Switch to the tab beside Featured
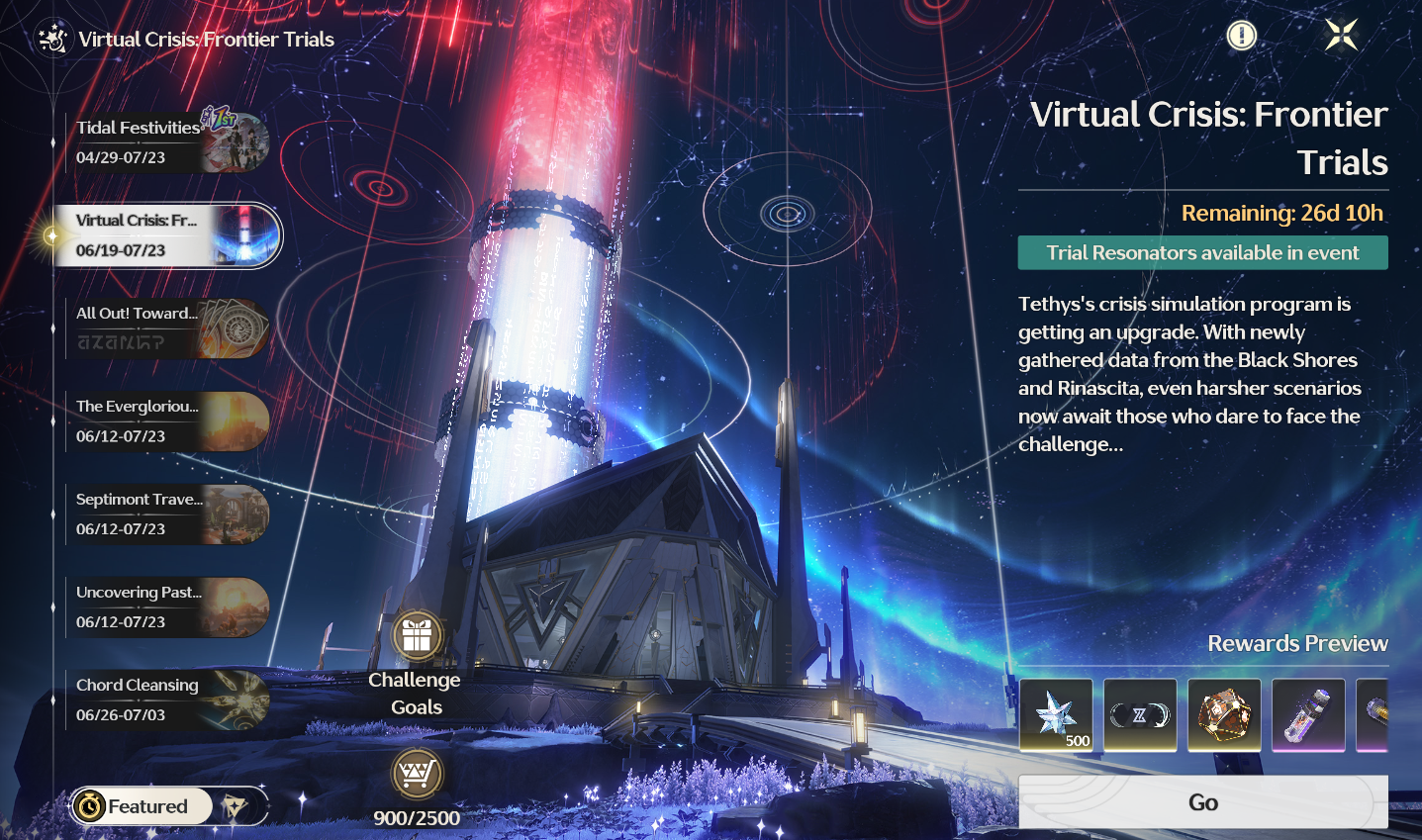1422x840 pixels. coord(237,806)
